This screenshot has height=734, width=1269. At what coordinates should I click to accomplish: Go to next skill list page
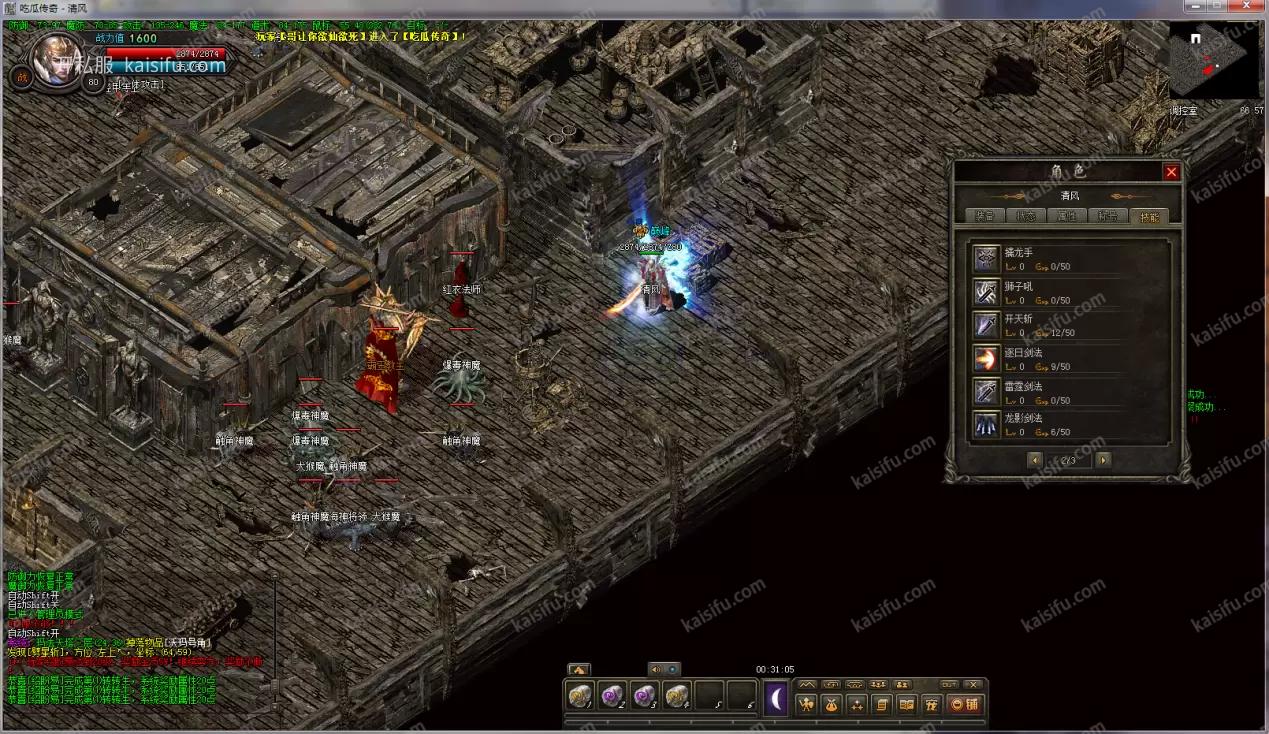tap(1103, 460)
